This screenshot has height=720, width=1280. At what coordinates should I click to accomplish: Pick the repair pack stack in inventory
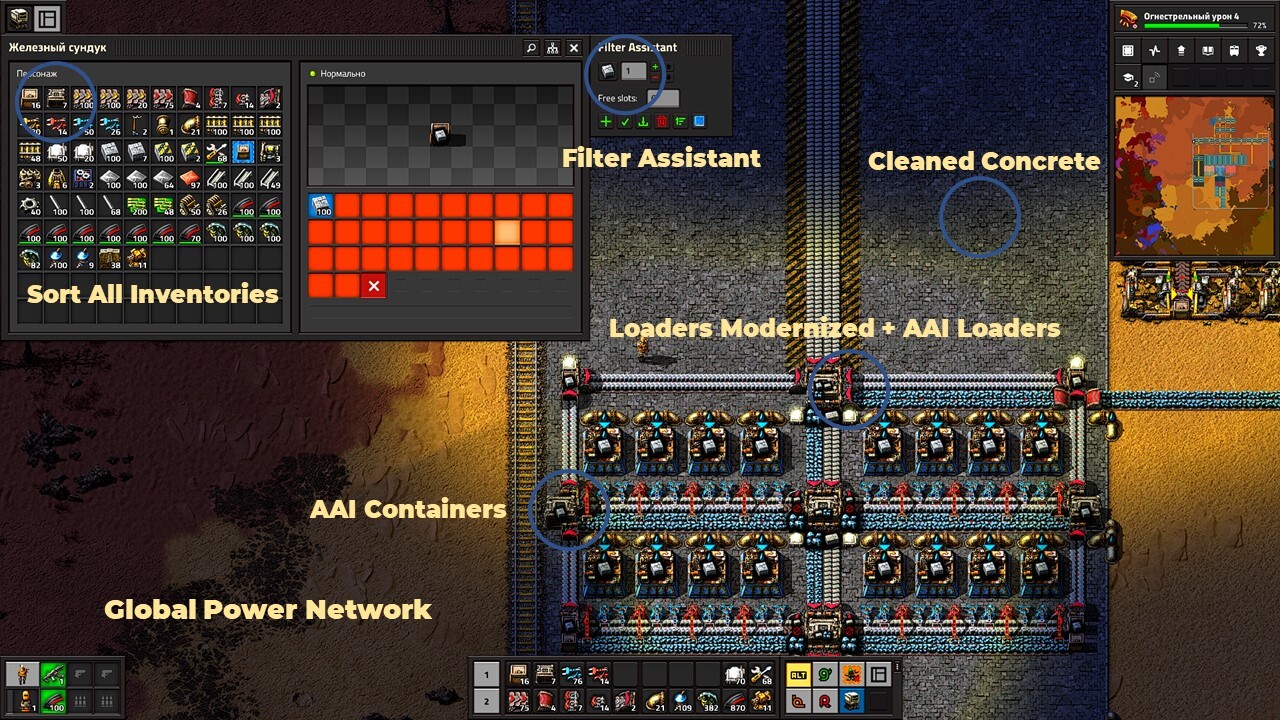pos(217,152)
